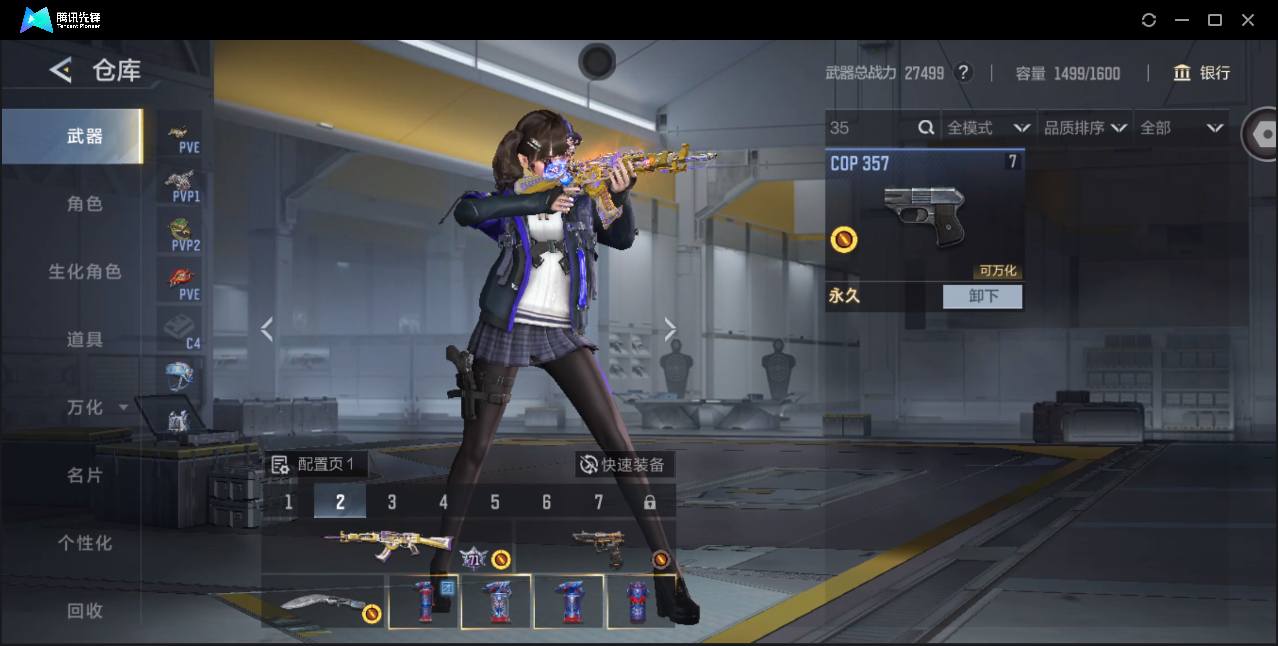Close the Tencent emulator window
Viewport: 1278px width, 646px height.
click(1248, 20)
